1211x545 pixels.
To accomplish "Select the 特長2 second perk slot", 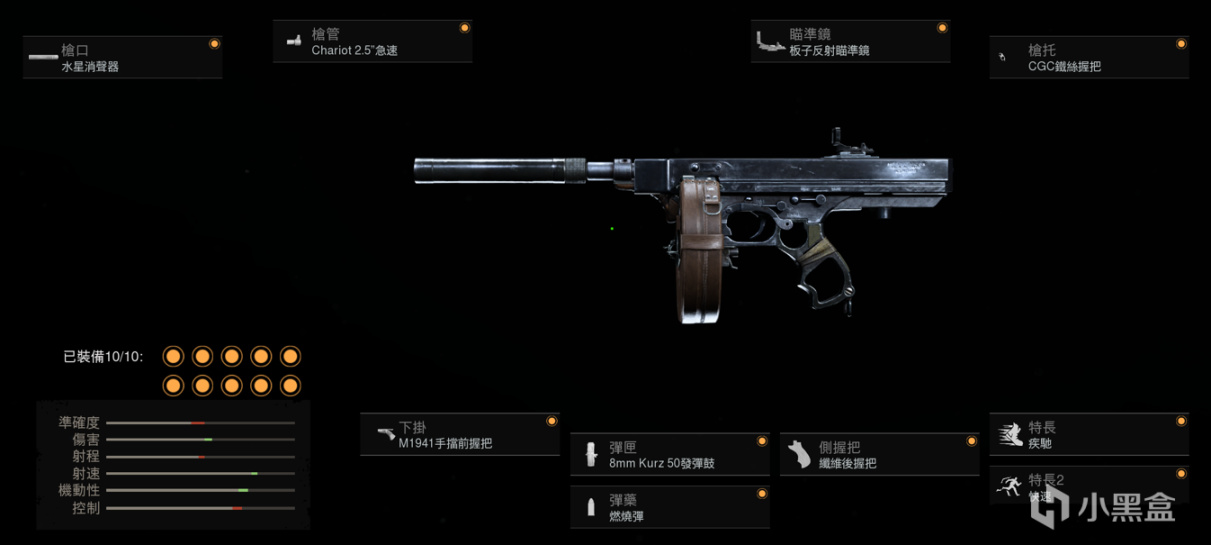I will (x=1089, y=487).
